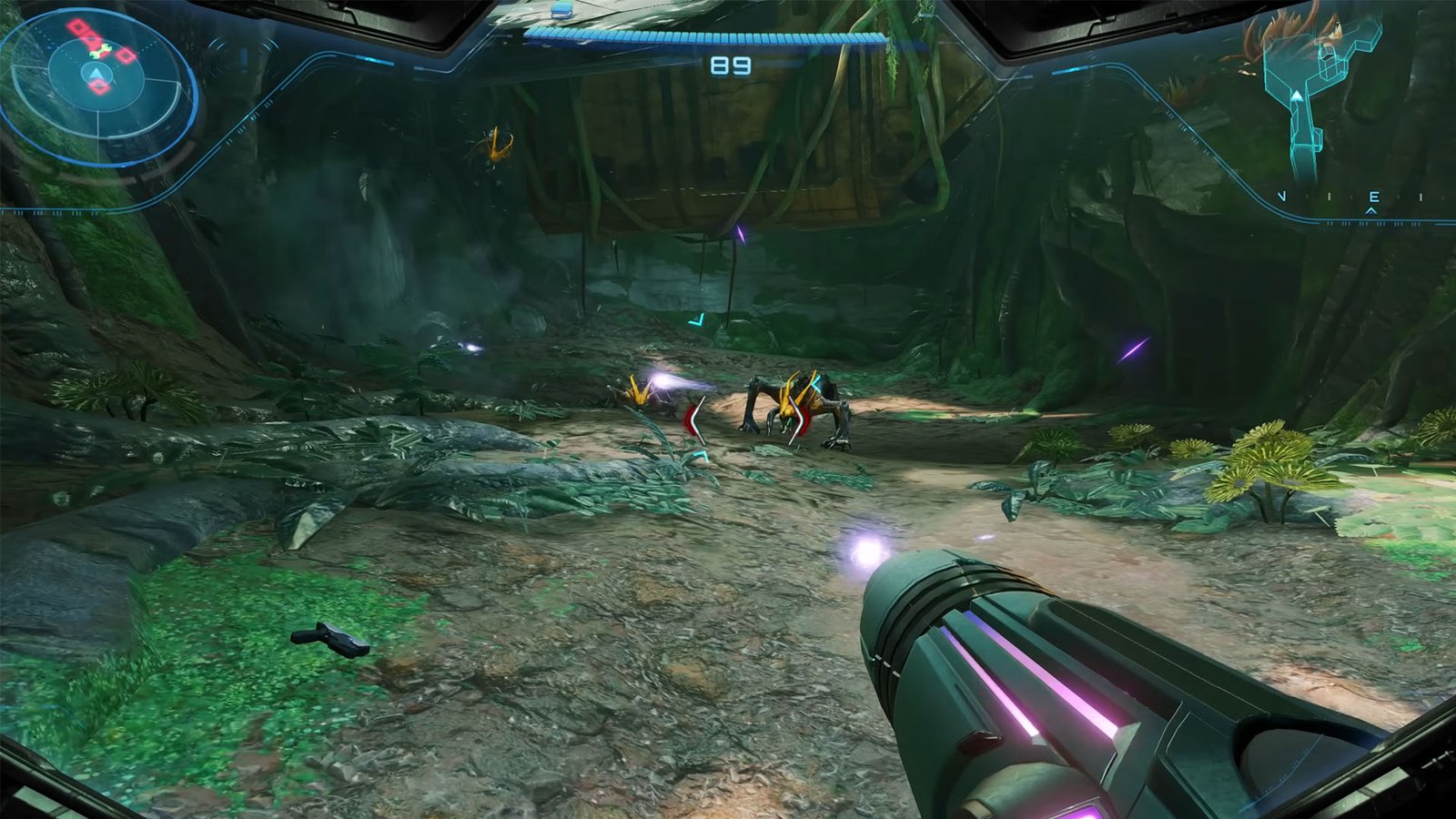Click the player arrow at radar center
The image size is (1456, 819).
(96, 74)
